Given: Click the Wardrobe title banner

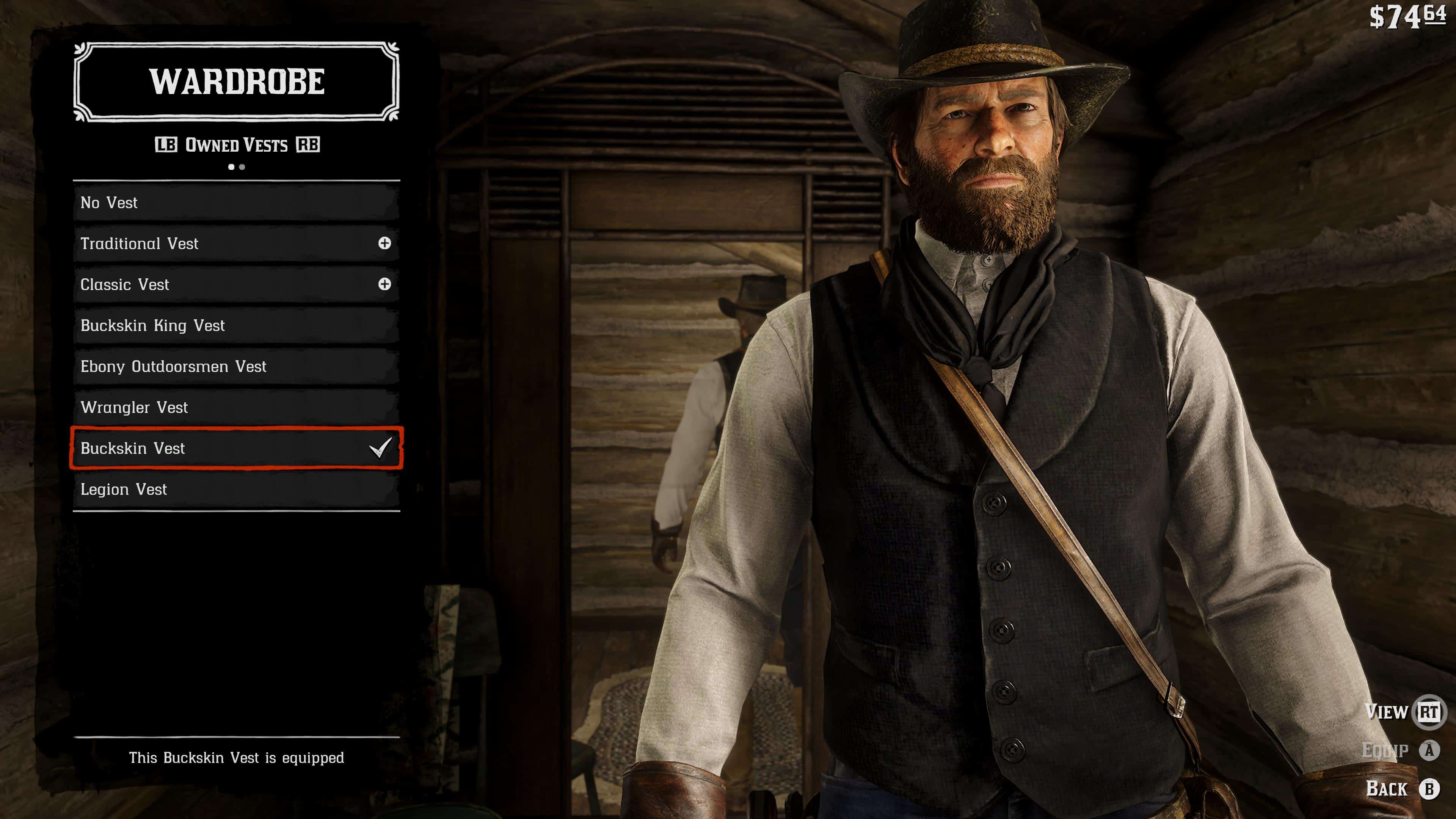Looking at the screenshot, I should (237, 83).
